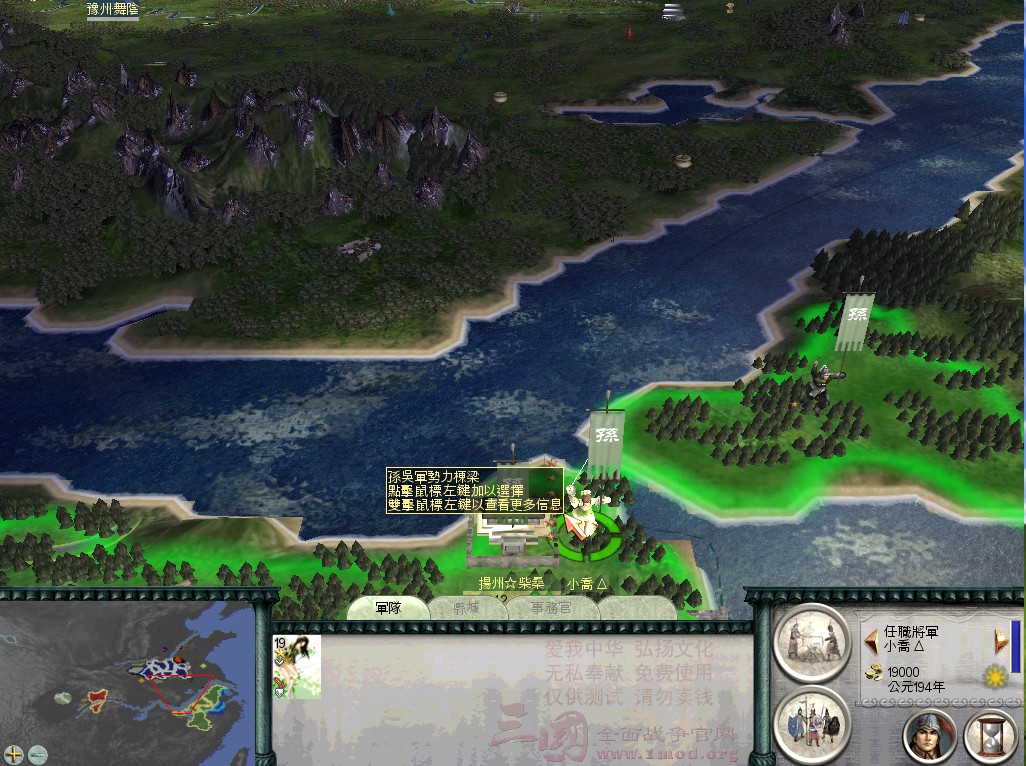Open the recruitment round button with soldiers

(x=812, y=723)
